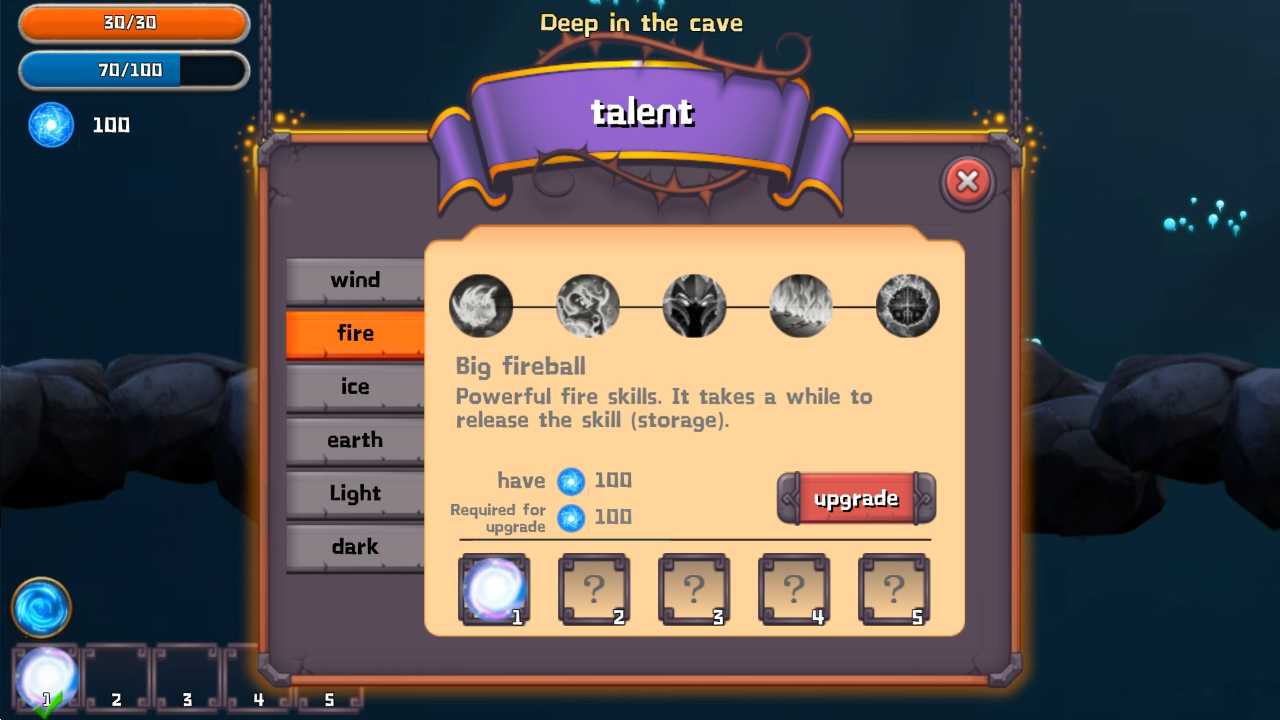The image size is (1280, 720).
Task: Select the glowing orb skill above the hotbar
Action: (40, 605)
